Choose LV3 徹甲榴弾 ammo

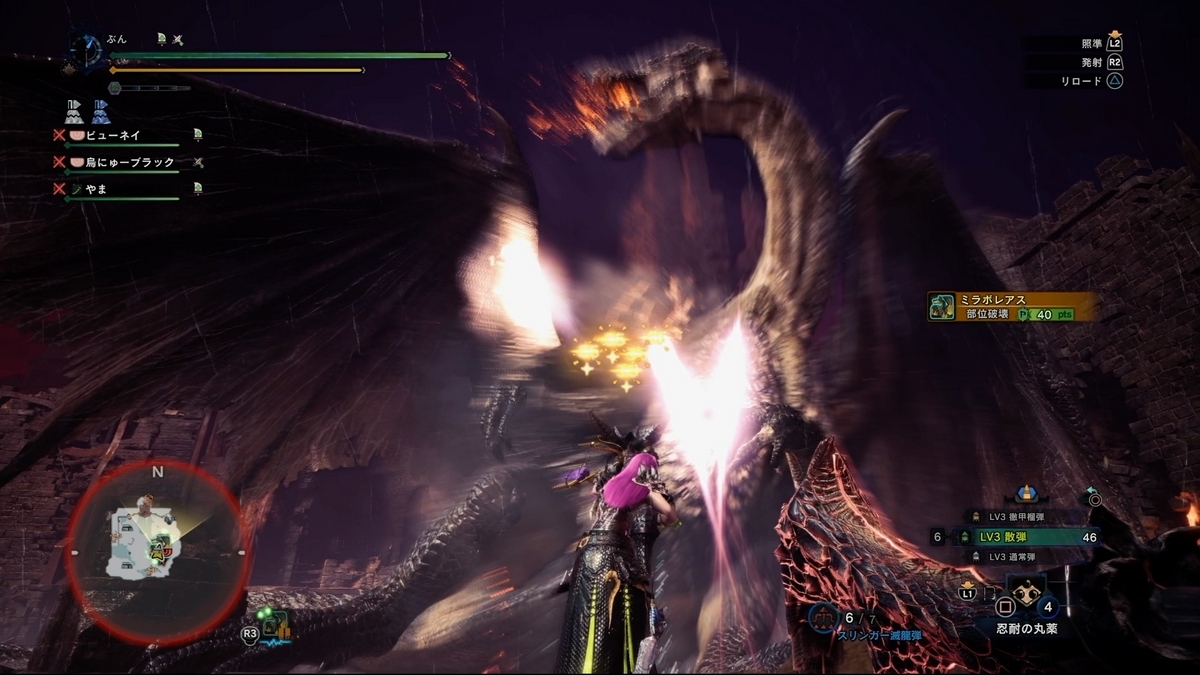1020,517
